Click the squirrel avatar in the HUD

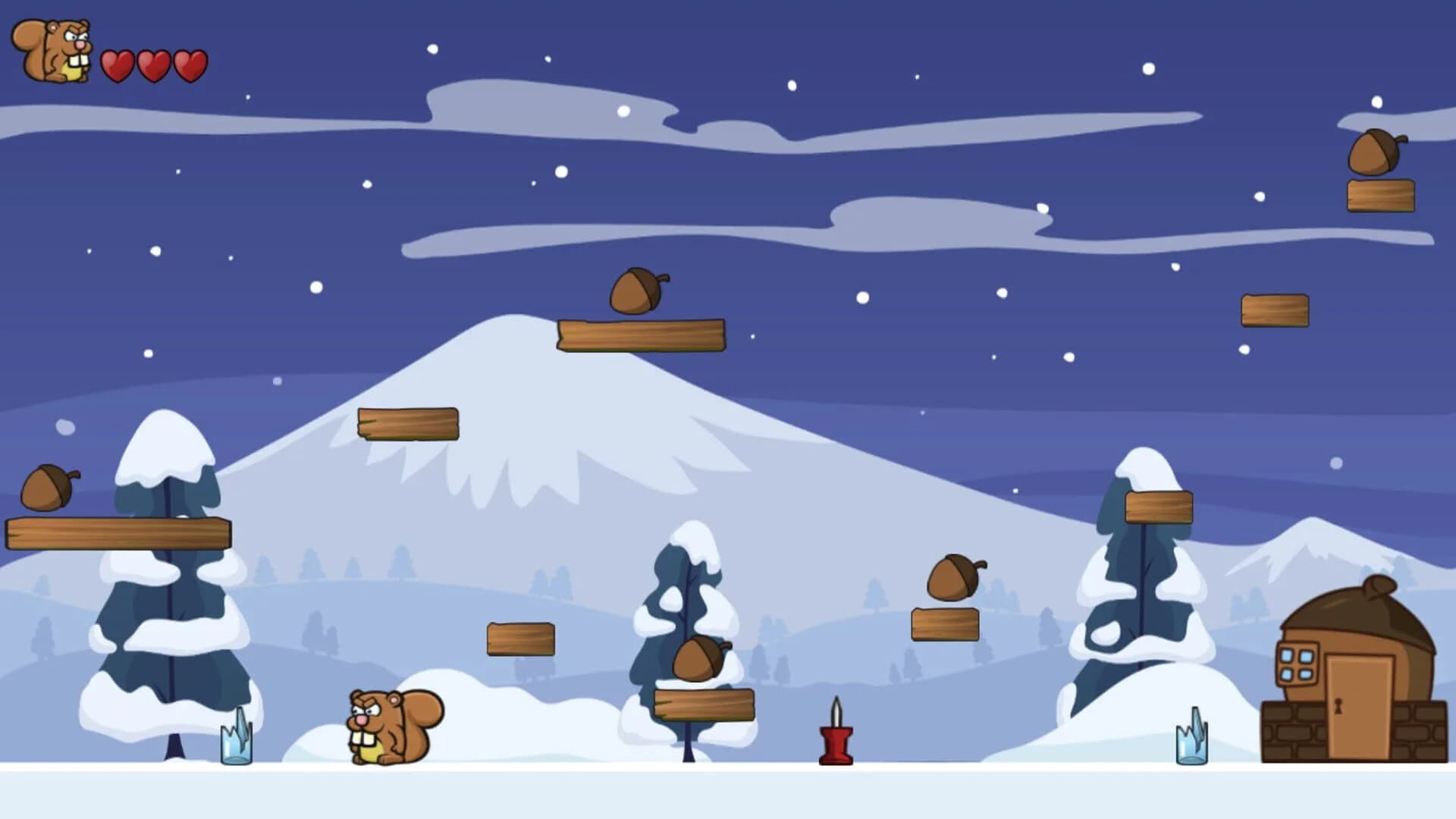tap(52, 52)
